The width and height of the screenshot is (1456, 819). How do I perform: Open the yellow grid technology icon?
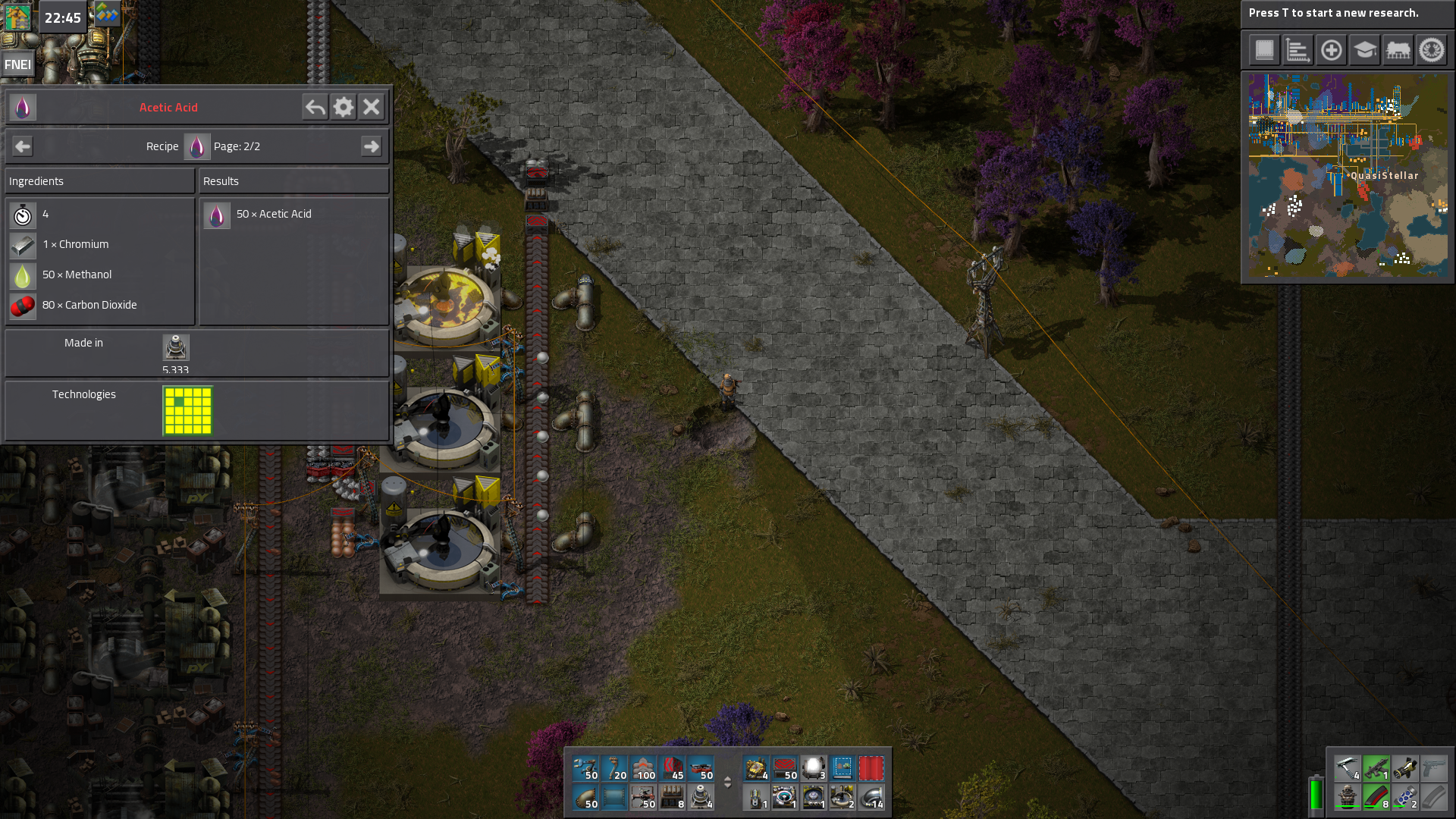click(x=187, y=410)
